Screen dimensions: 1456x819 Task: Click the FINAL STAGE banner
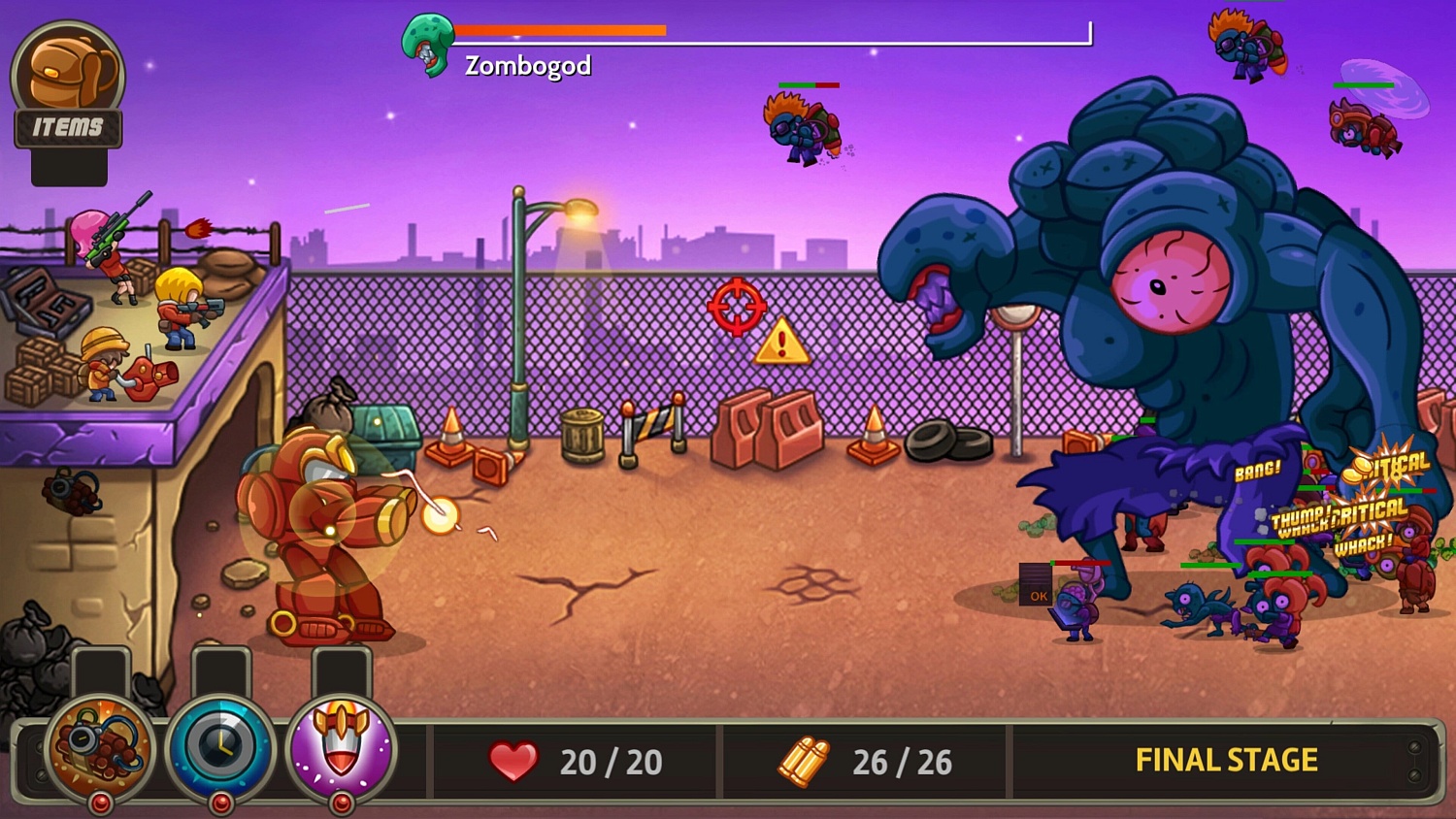(1225, 762)
